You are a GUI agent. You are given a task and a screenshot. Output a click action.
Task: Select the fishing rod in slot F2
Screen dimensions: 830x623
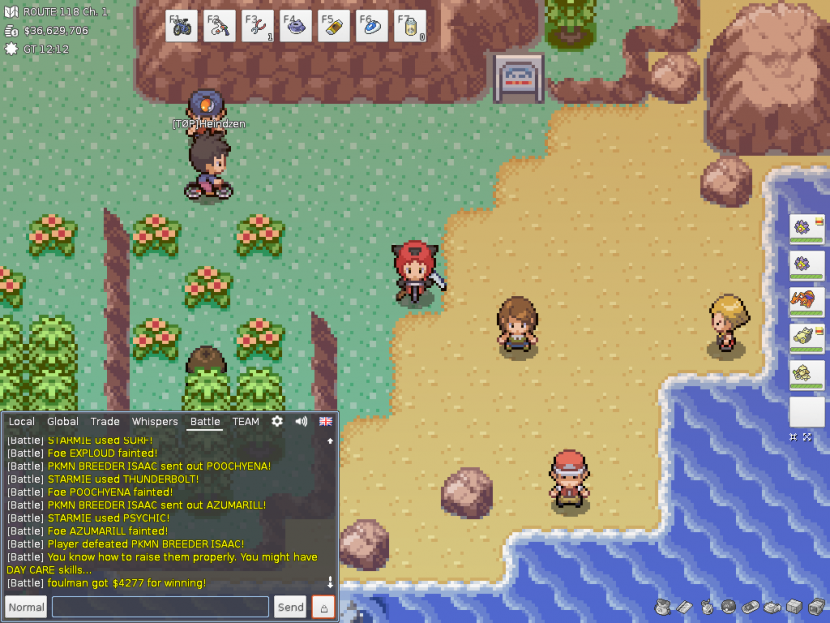point(220,26)
